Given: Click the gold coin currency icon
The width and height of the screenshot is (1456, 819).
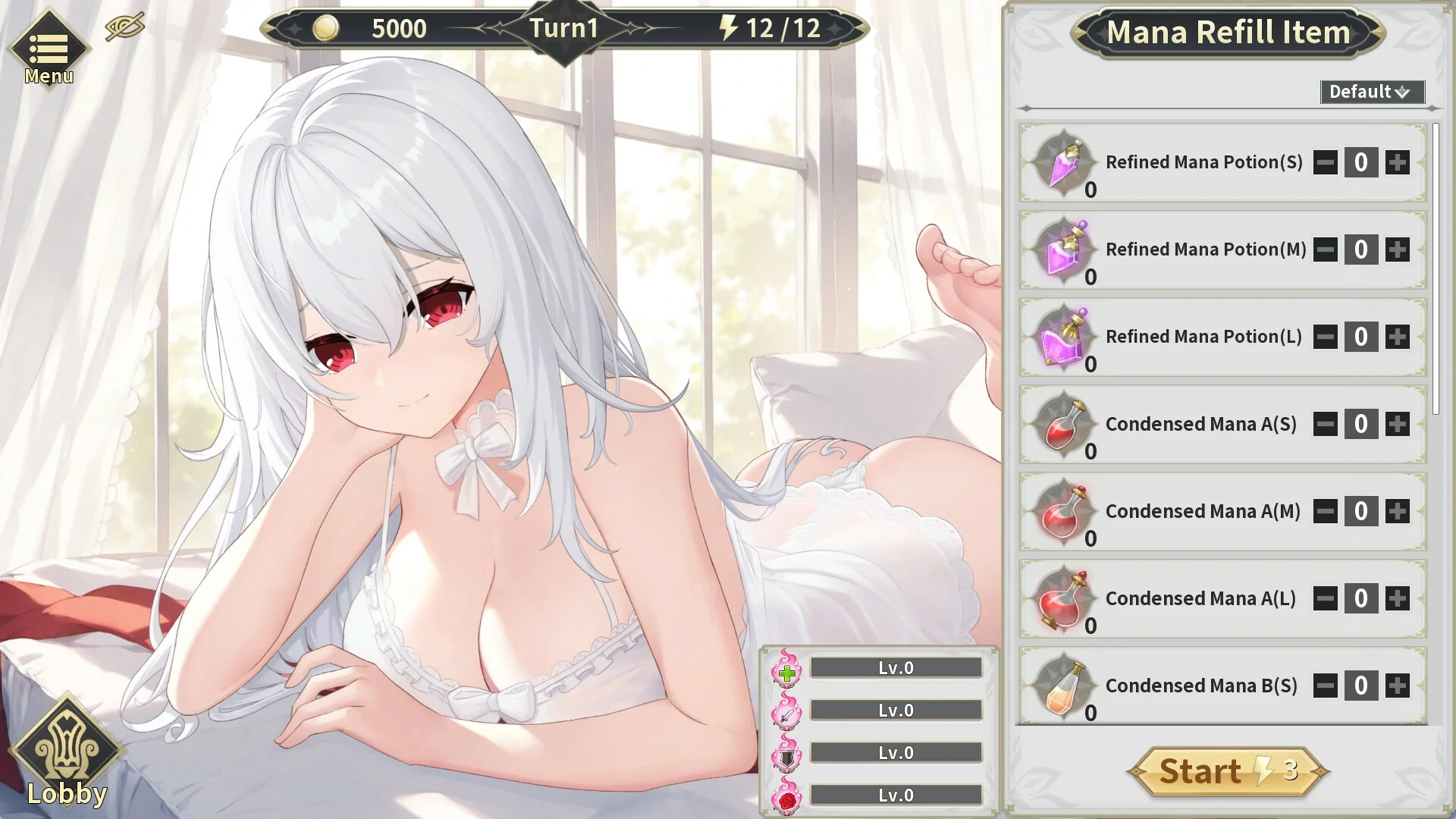Looking at the screenshot, I should [326, 29].
